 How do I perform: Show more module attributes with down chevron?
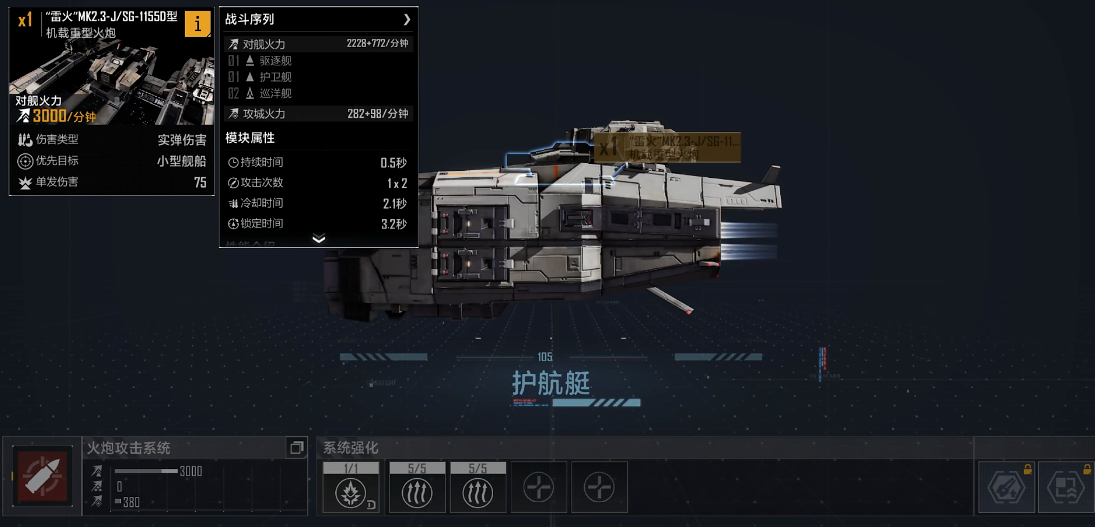click(x=318, y=239)
